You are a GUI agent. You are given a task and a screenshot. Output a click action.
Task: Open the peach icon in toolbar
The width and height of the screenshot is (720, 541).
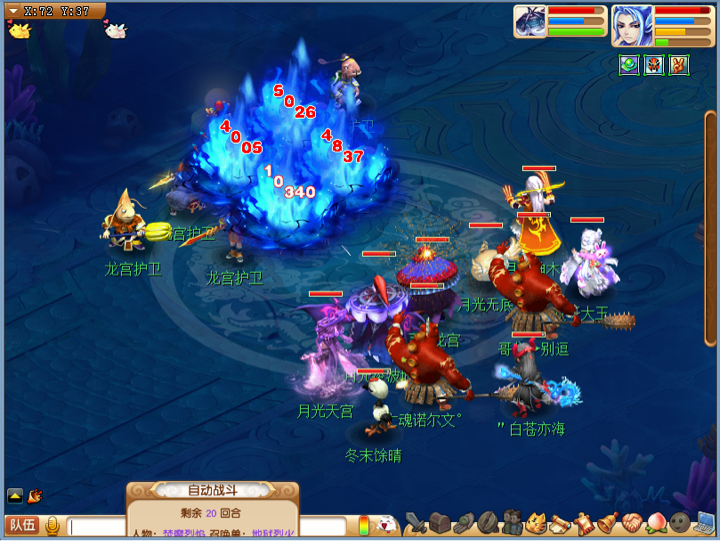(656, 523)
